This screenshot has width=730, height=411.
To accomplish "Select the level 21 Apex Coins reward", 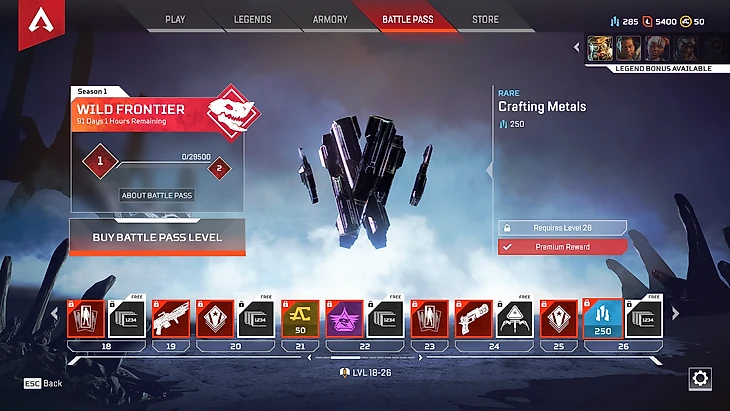I will click(300, 318).
